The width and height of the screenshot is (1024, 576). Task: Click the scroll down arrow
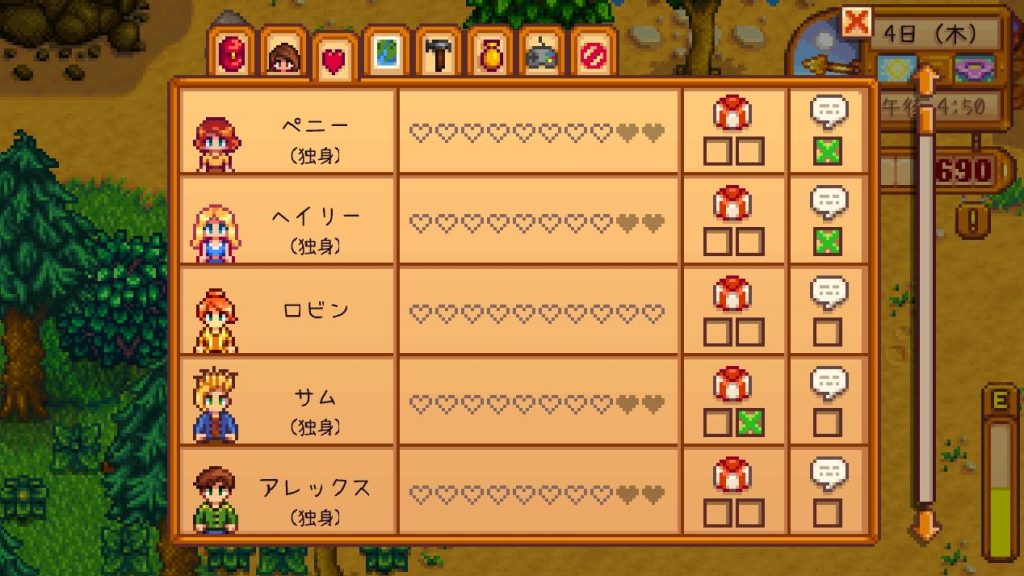tap(926, 526)
